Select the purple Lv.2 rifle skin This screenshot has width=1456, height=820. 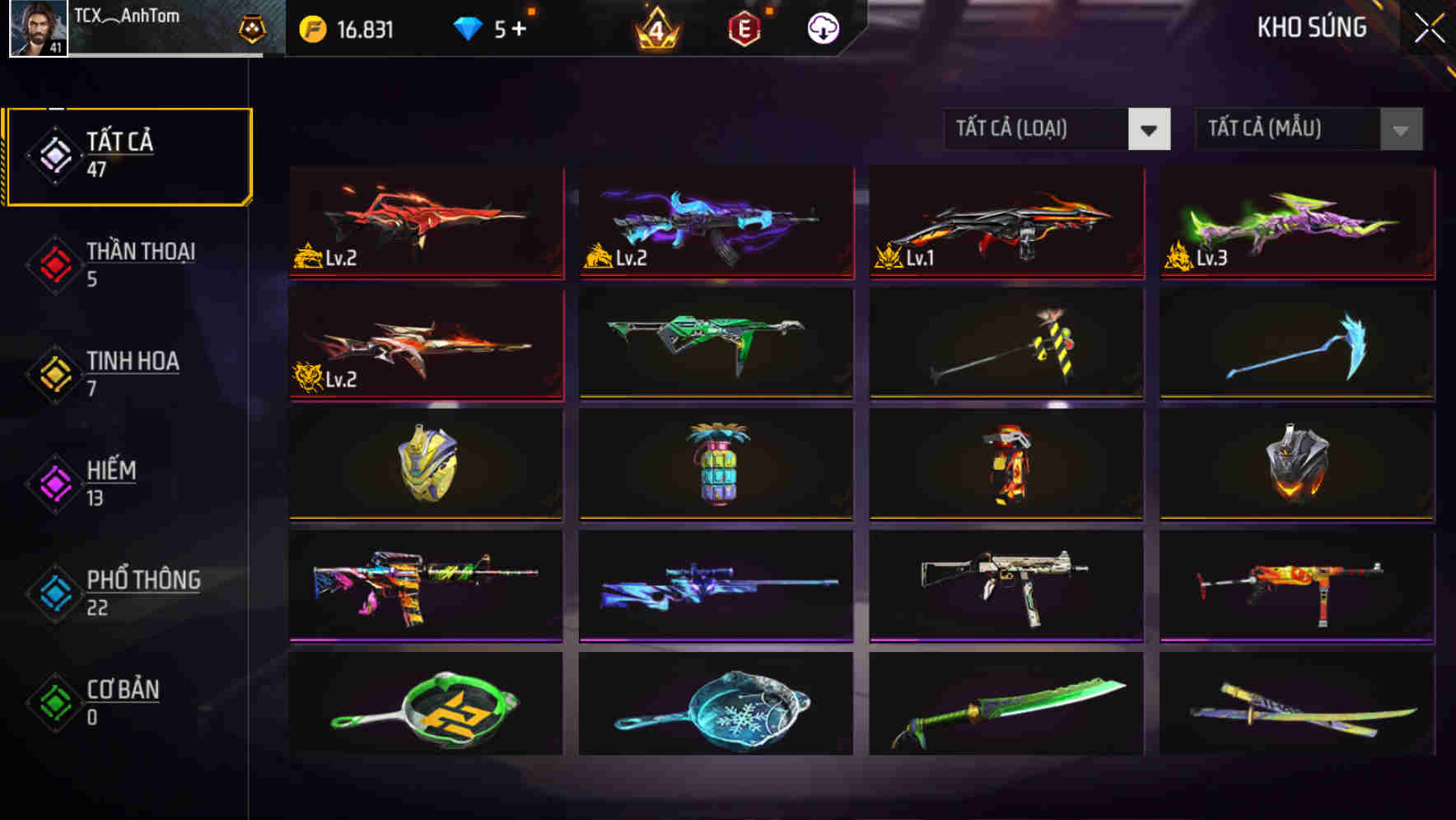click(x=715, y=222)
